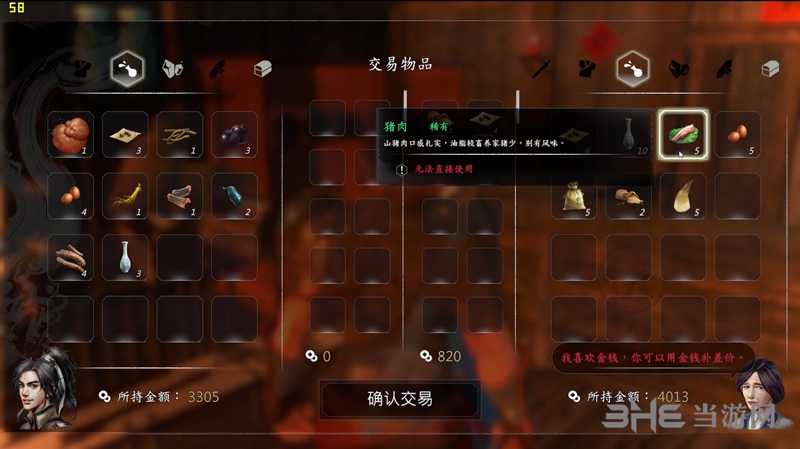Image resolution: width=800 pixels, height=449 pixels.
Task: Pick the player's dark plums item
Action: [233, 135]
